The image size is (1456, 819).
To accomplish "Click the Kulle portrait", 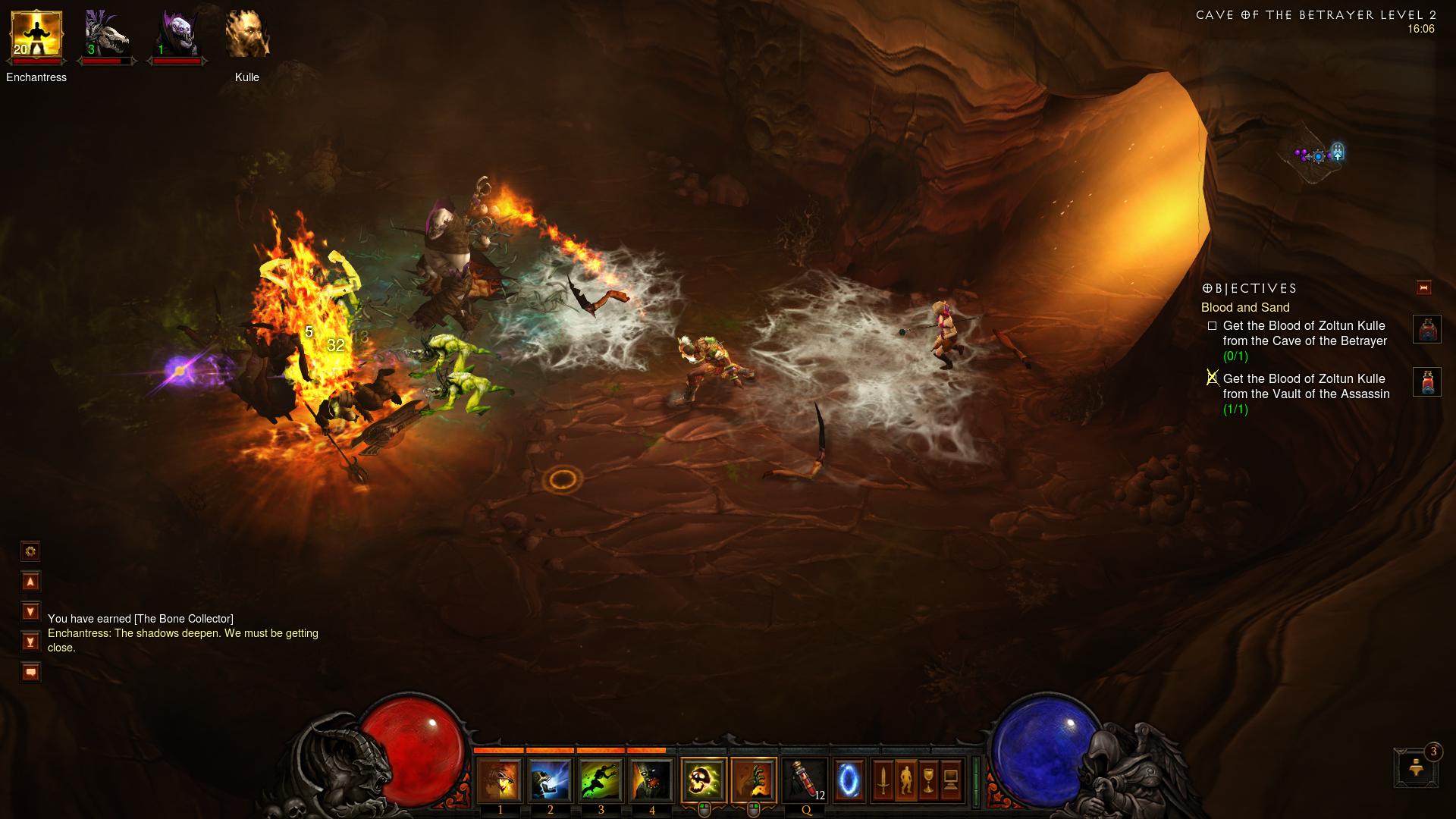I will point(247,35).
